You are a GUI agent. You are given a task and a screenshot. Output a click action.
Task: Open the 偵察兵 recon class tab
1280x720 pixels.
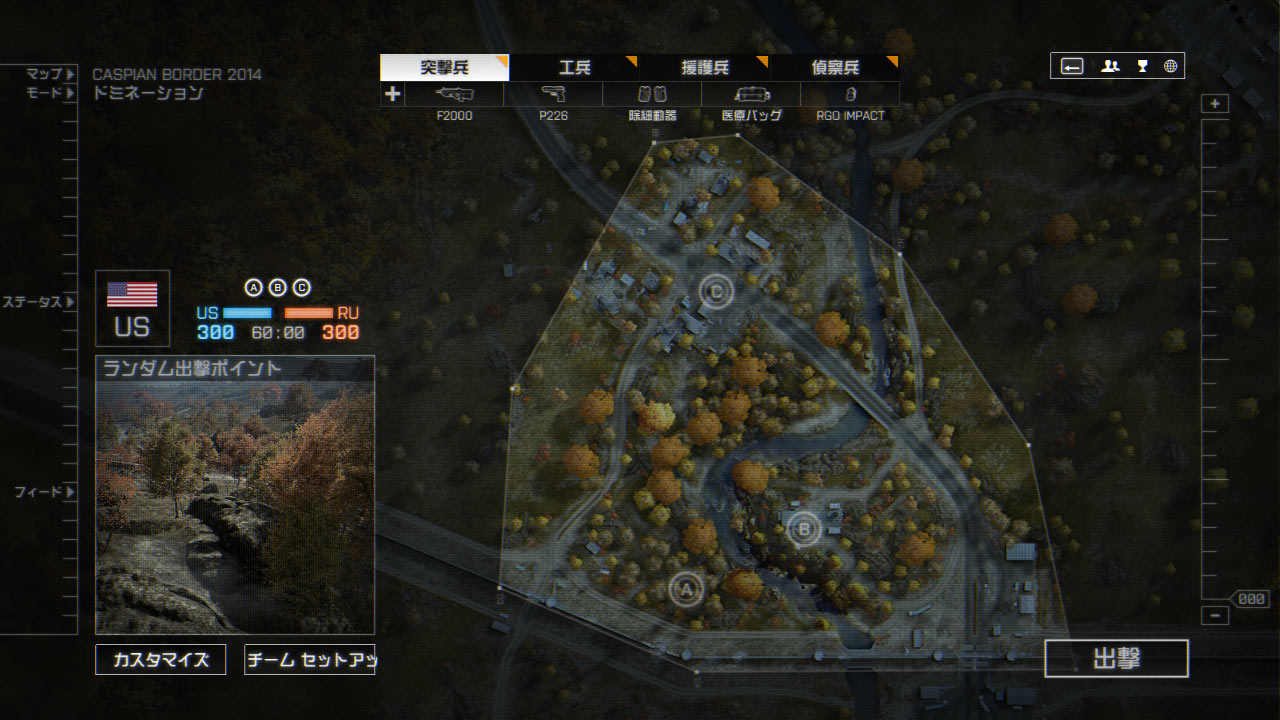(835, 68)
